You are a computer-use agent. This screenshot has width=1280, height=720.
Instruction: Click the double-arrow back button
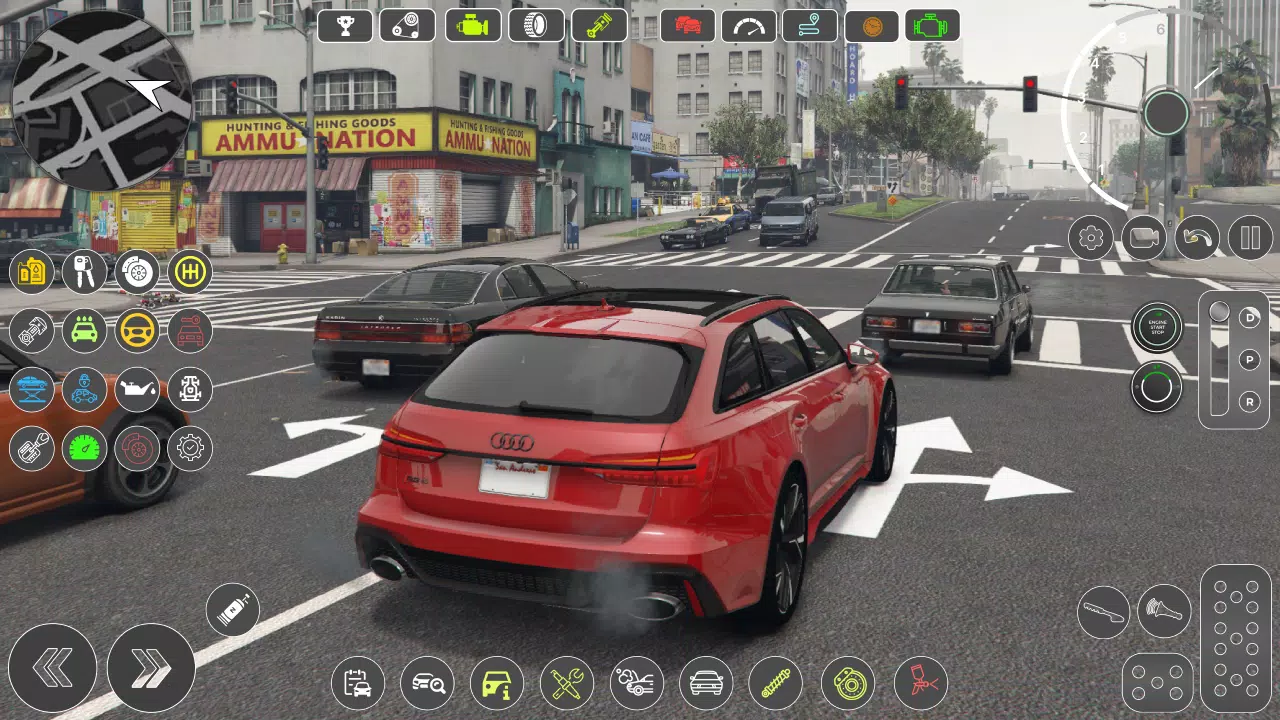(x=51, y=667)
